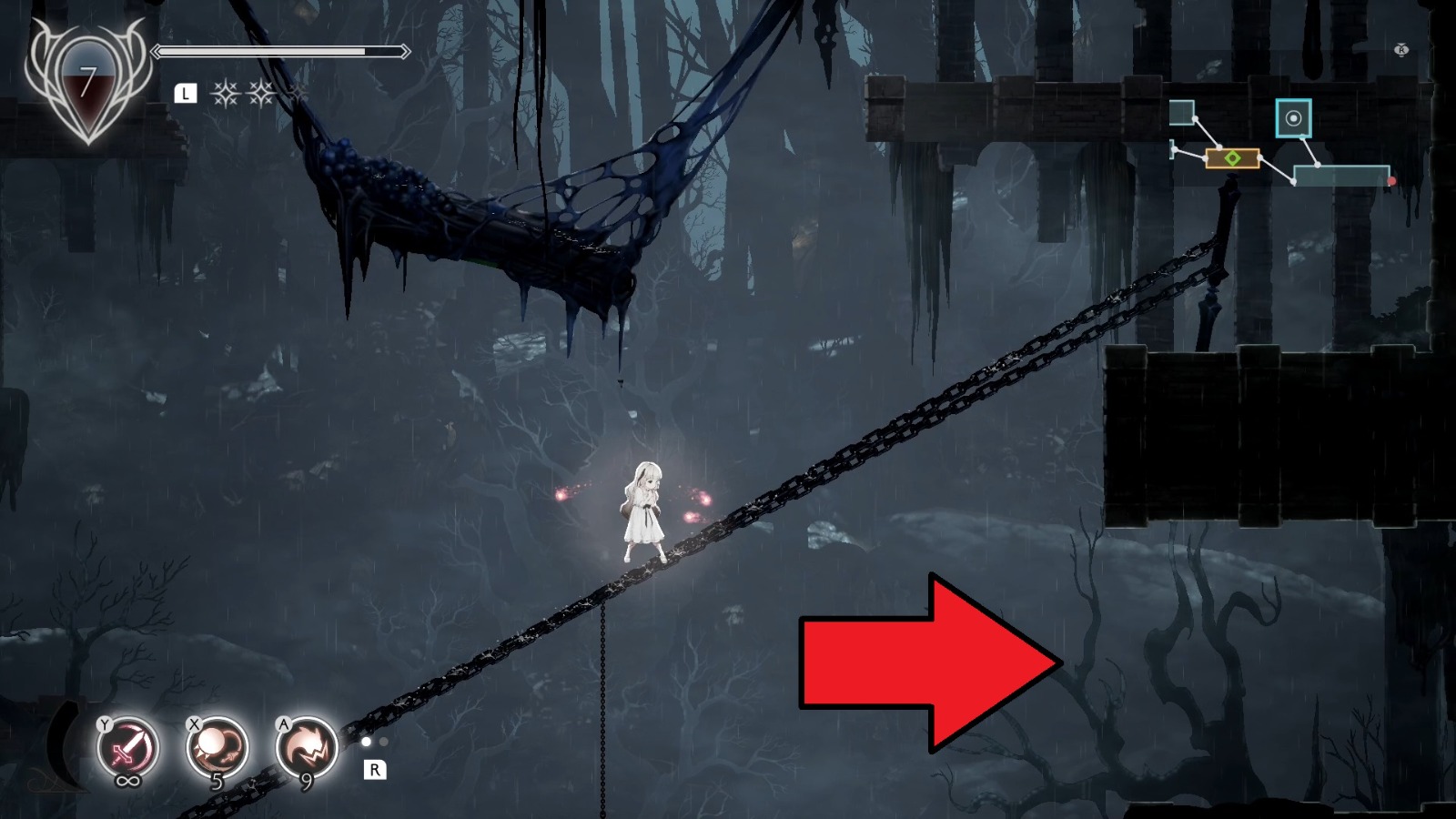Viewport: 1456px width, 819px height.
Task: Expand the current room with the circle symbol
Action: pos(1296,118)
